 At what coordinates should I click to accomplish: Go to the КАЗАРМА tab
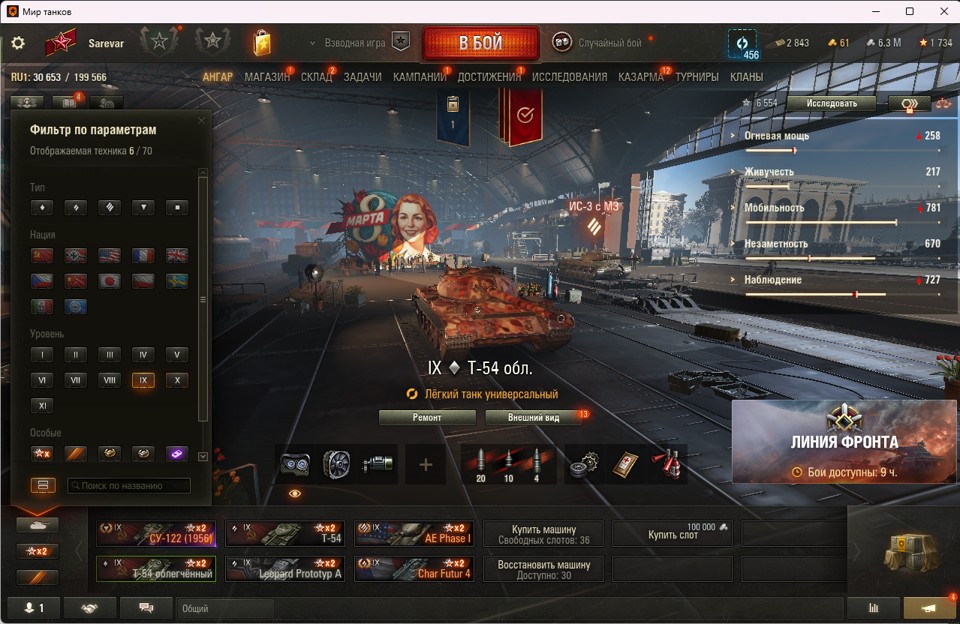pos(641,77)
